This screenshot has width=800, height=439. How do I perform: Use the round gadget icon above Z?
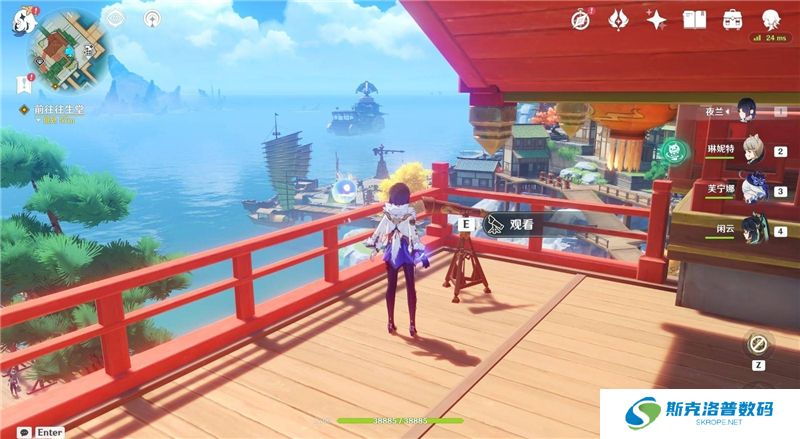(760, 345)
